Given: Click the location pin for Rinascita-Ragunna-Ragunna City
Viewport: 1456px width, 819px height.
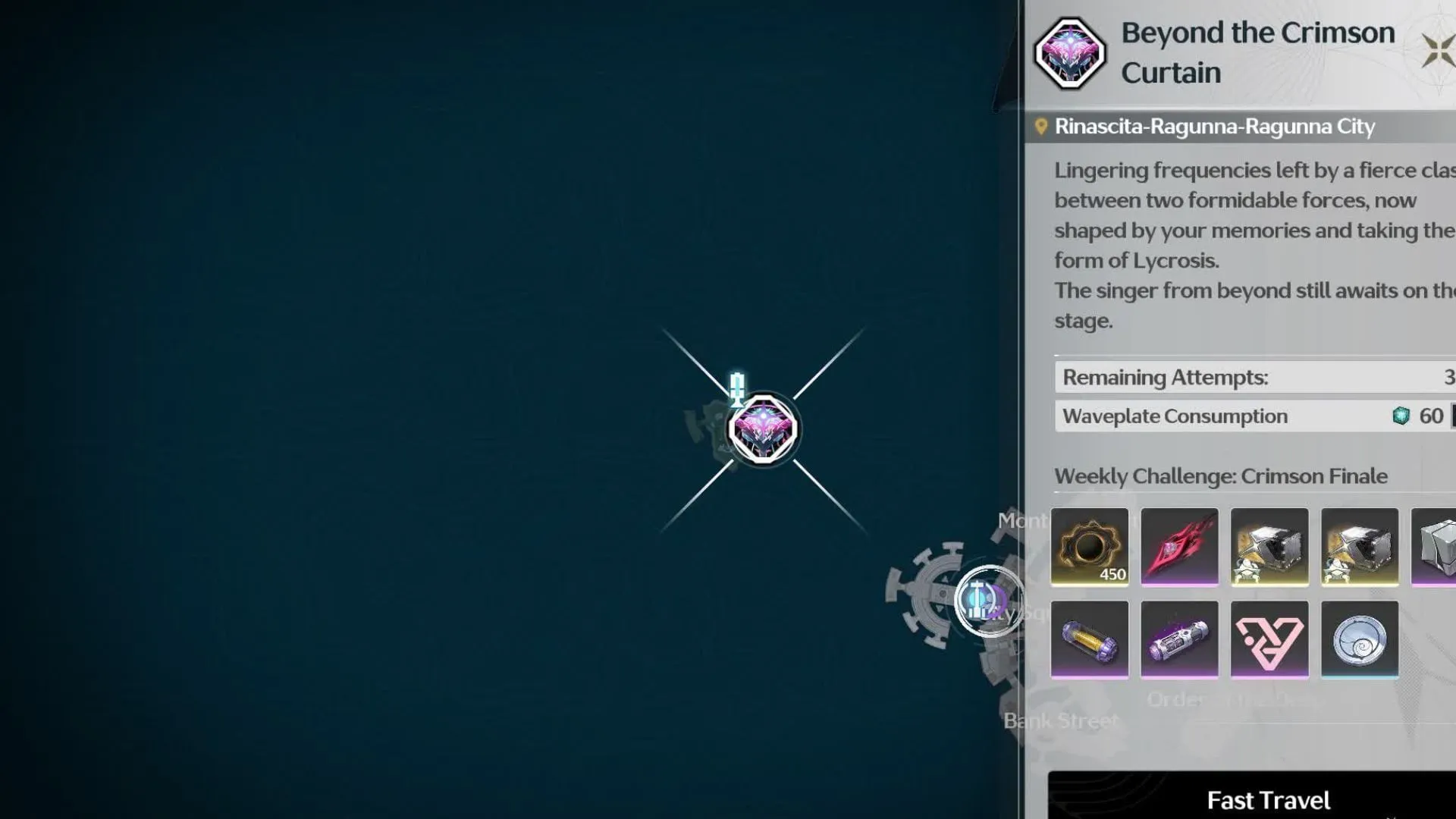Looking at the screenshot, I should [1041, 126].
